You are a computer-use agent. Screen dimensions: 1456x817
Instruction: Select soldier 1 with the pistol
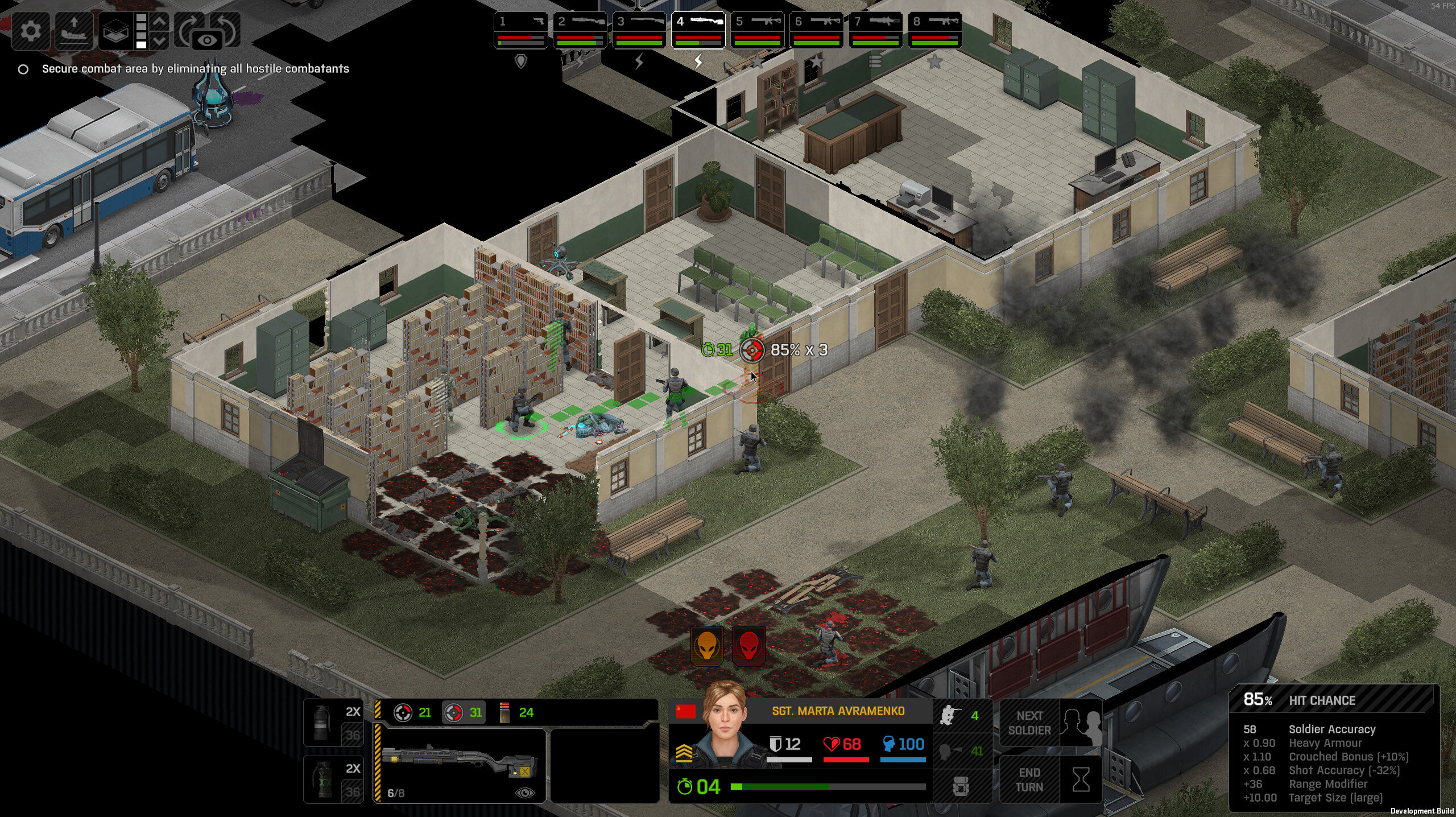(x=520, y=30)
